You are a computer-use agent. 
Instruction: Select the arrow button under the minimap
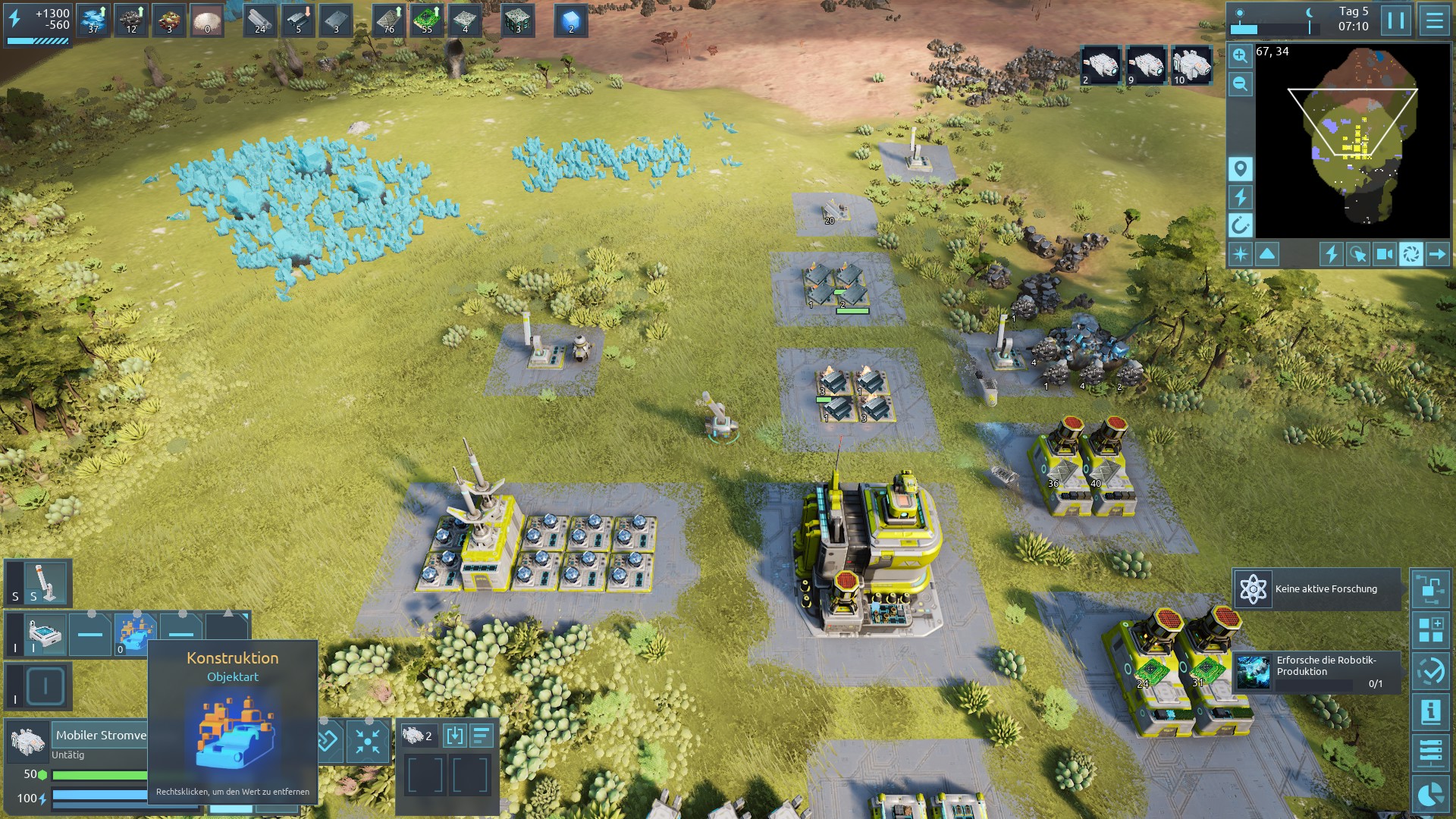click(x=1437, y=254)
